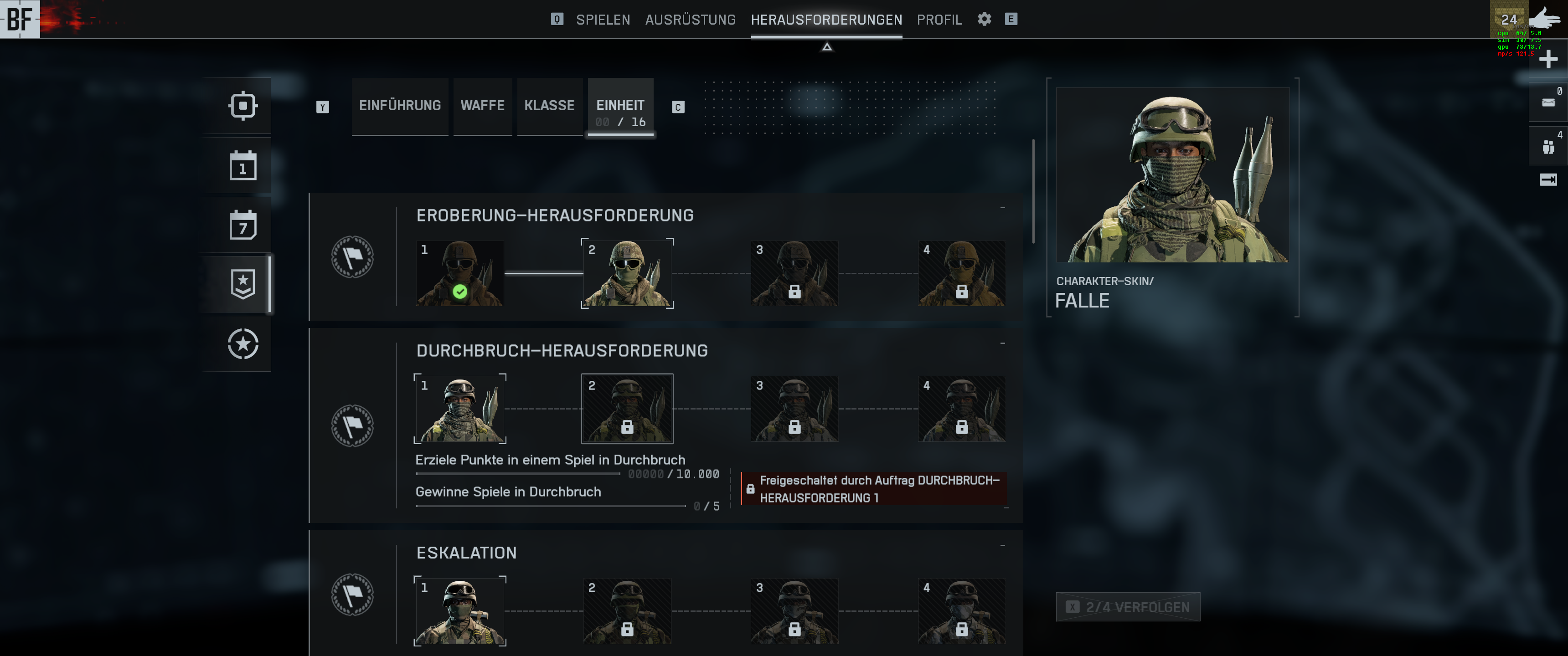Viewport: 1568px width, 656px height.
Task: Select the star badge sidebar category
Action: click(x=243, y=284)
